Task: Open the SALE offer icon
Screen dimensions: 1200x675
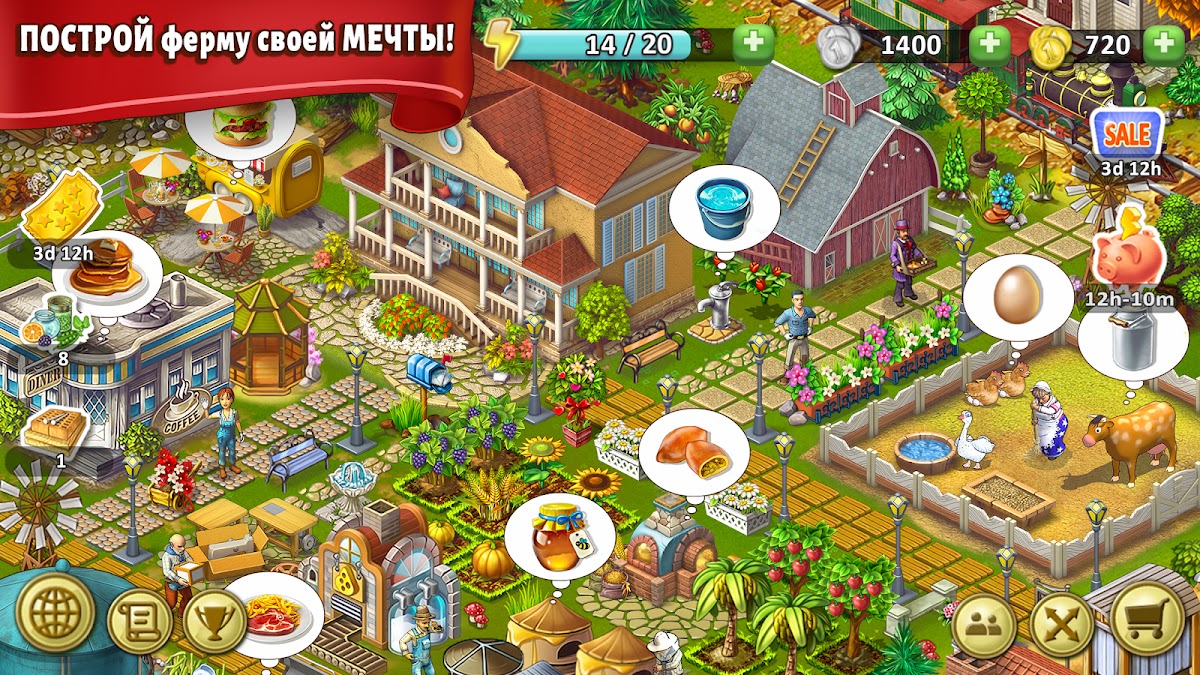Action: (1127, 133)
